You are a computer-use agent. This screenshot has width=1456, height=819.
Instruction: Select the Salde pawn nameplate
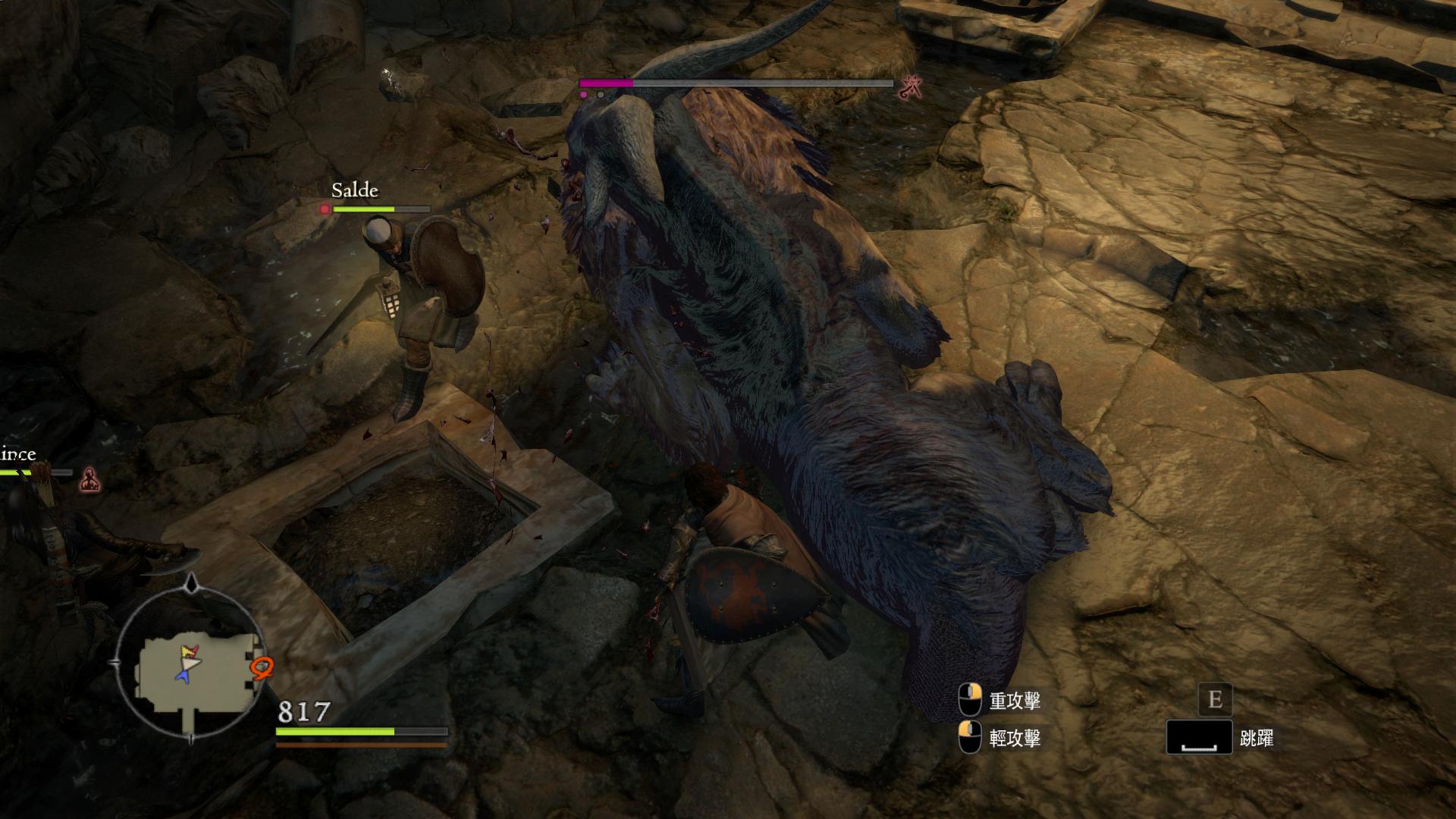(355, 190)
